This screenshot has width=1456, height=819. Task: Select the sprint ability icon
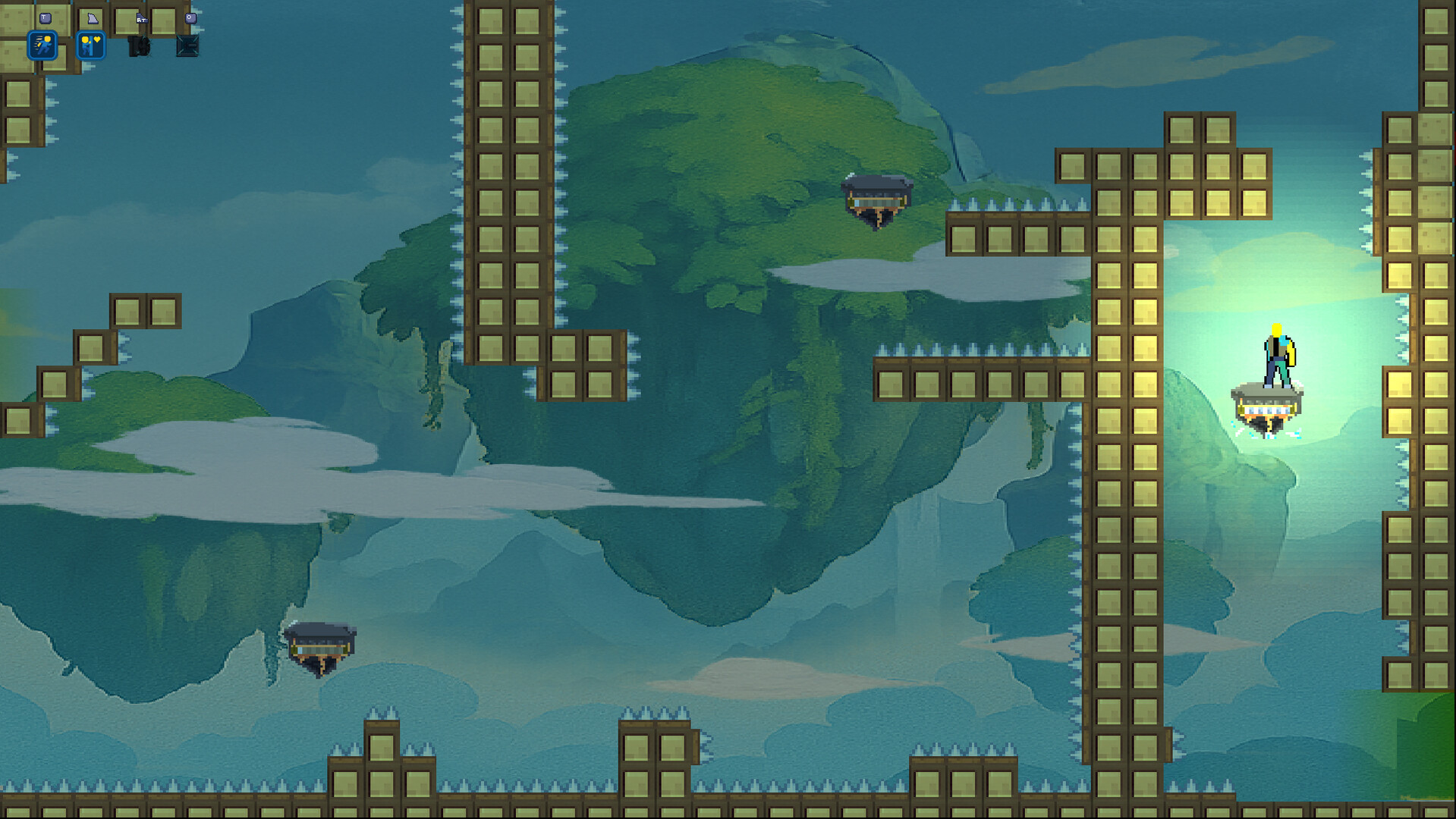pos(42,45)
